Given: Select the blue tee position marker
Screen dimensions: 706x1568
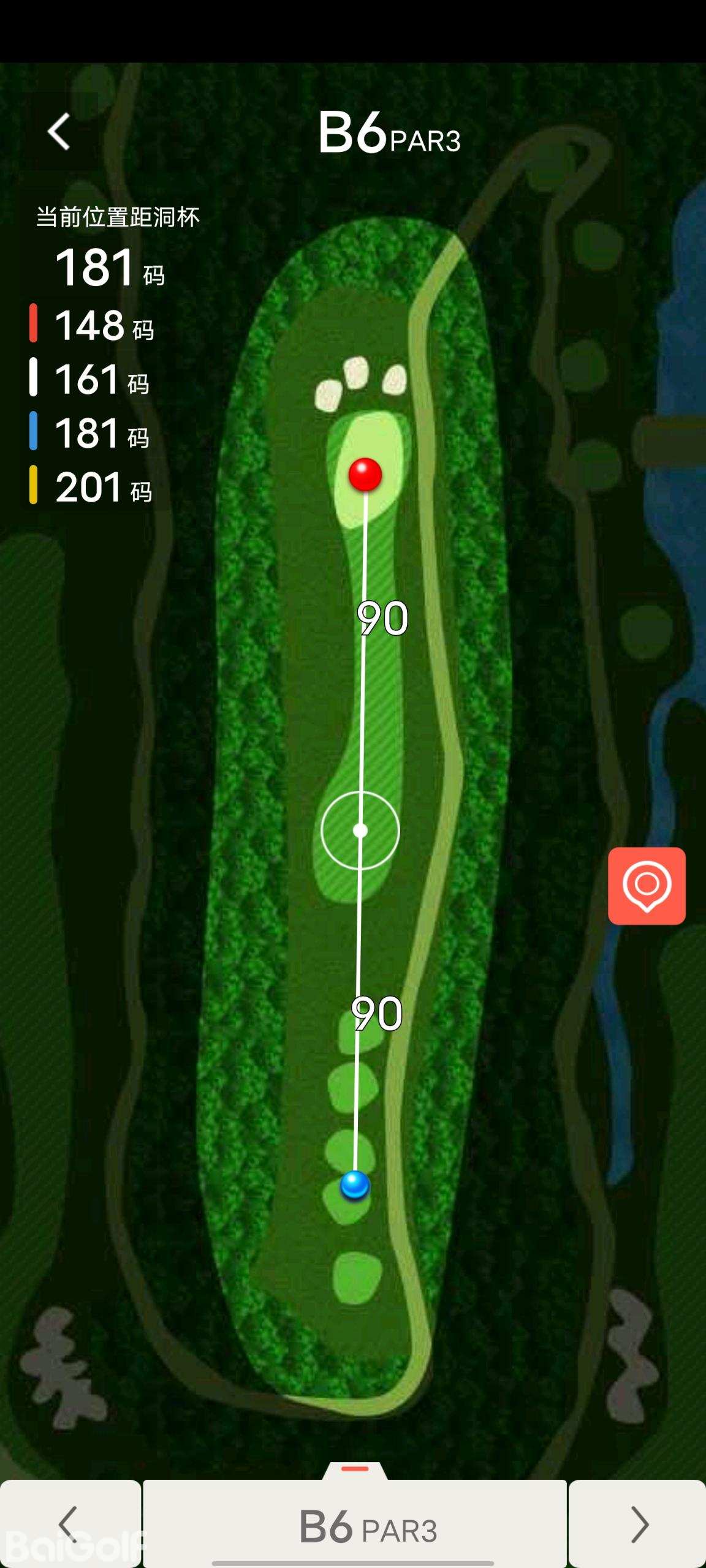Looking at the screenshot, I should [355, 1184].
